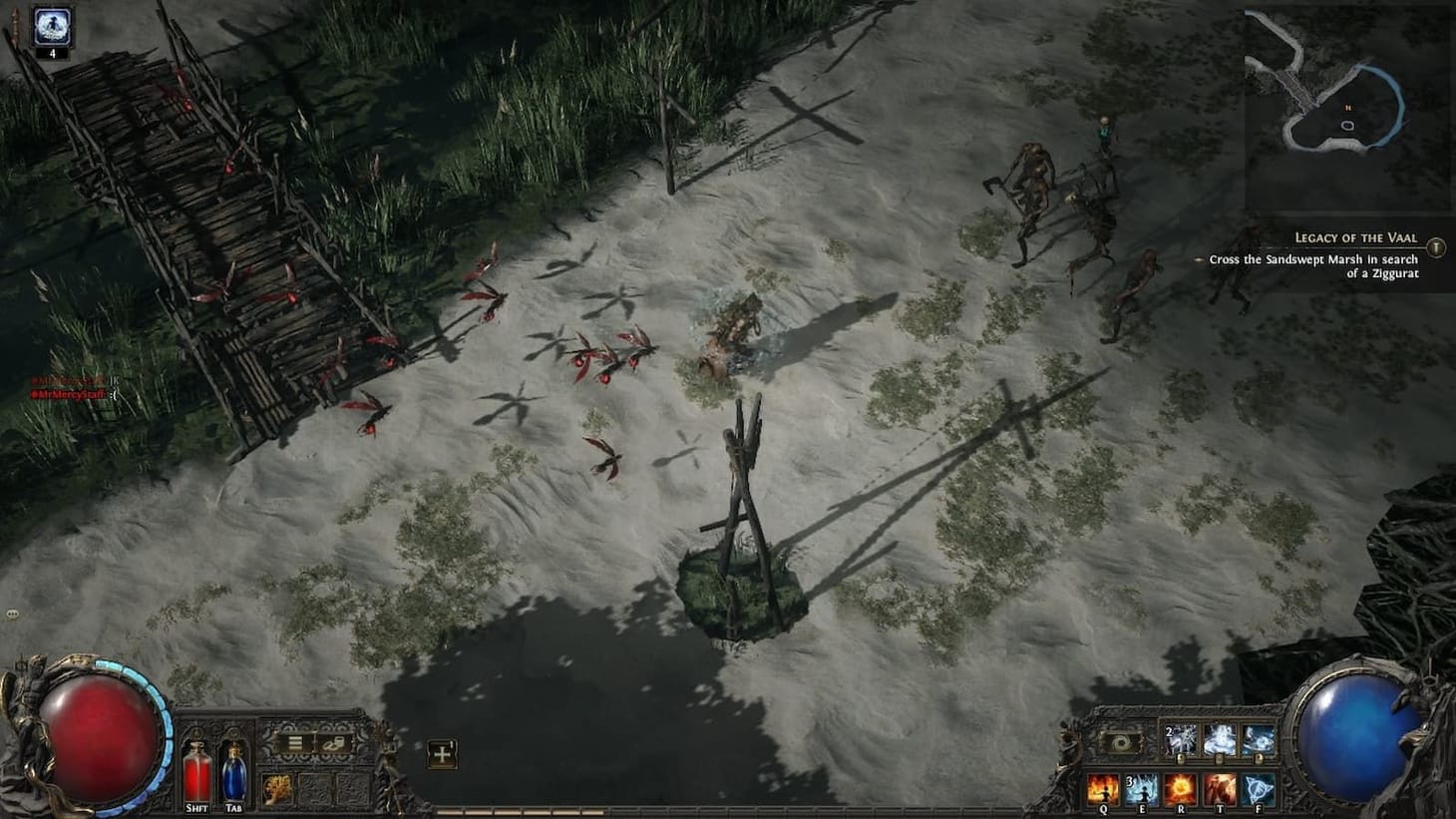1456x819 pixels.
Task: Open the chat expander dots on left edge
Action: (x=10, y=611)
